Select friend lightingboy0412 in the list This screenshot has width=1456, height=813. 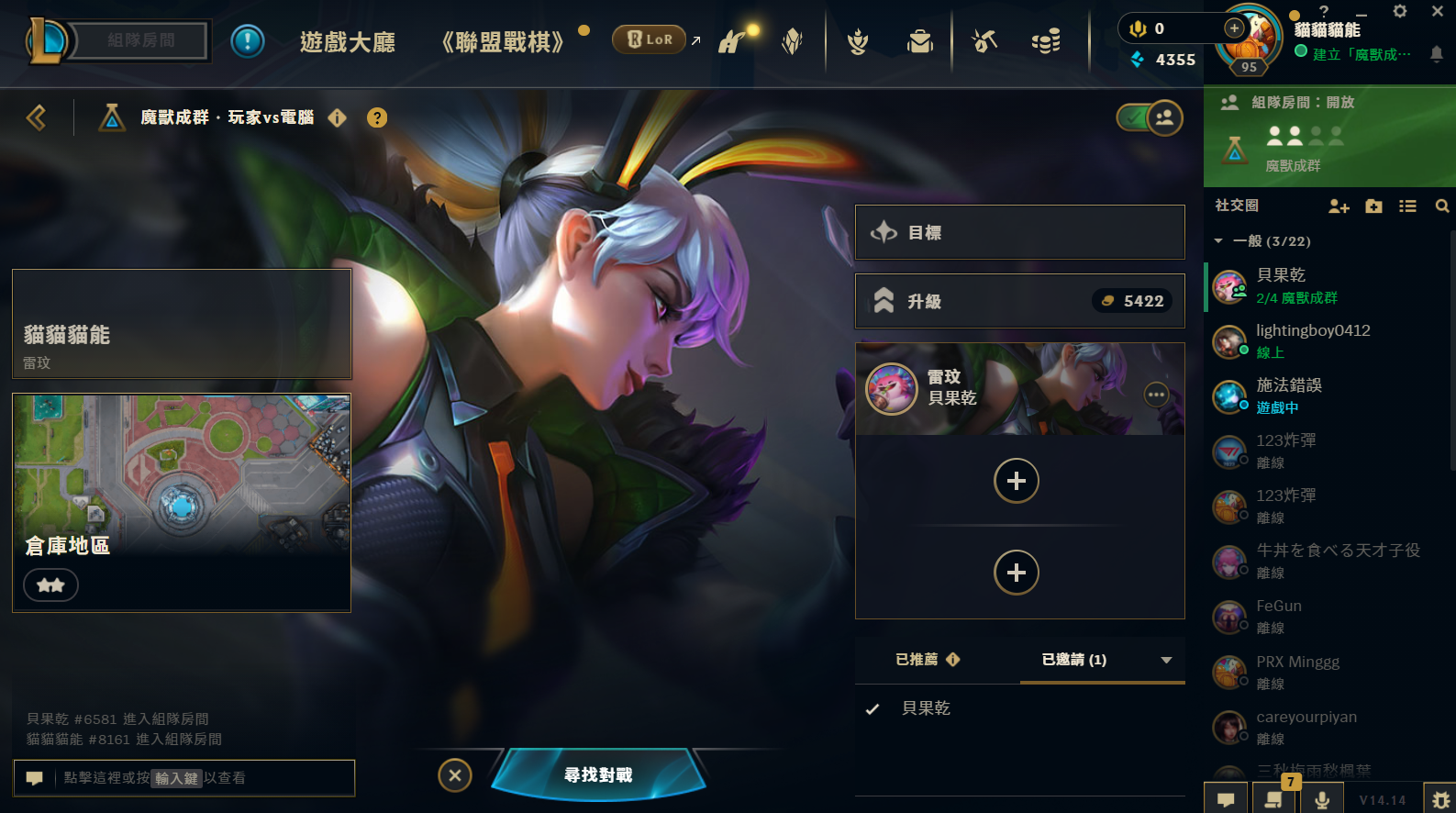pos(1313,340)
